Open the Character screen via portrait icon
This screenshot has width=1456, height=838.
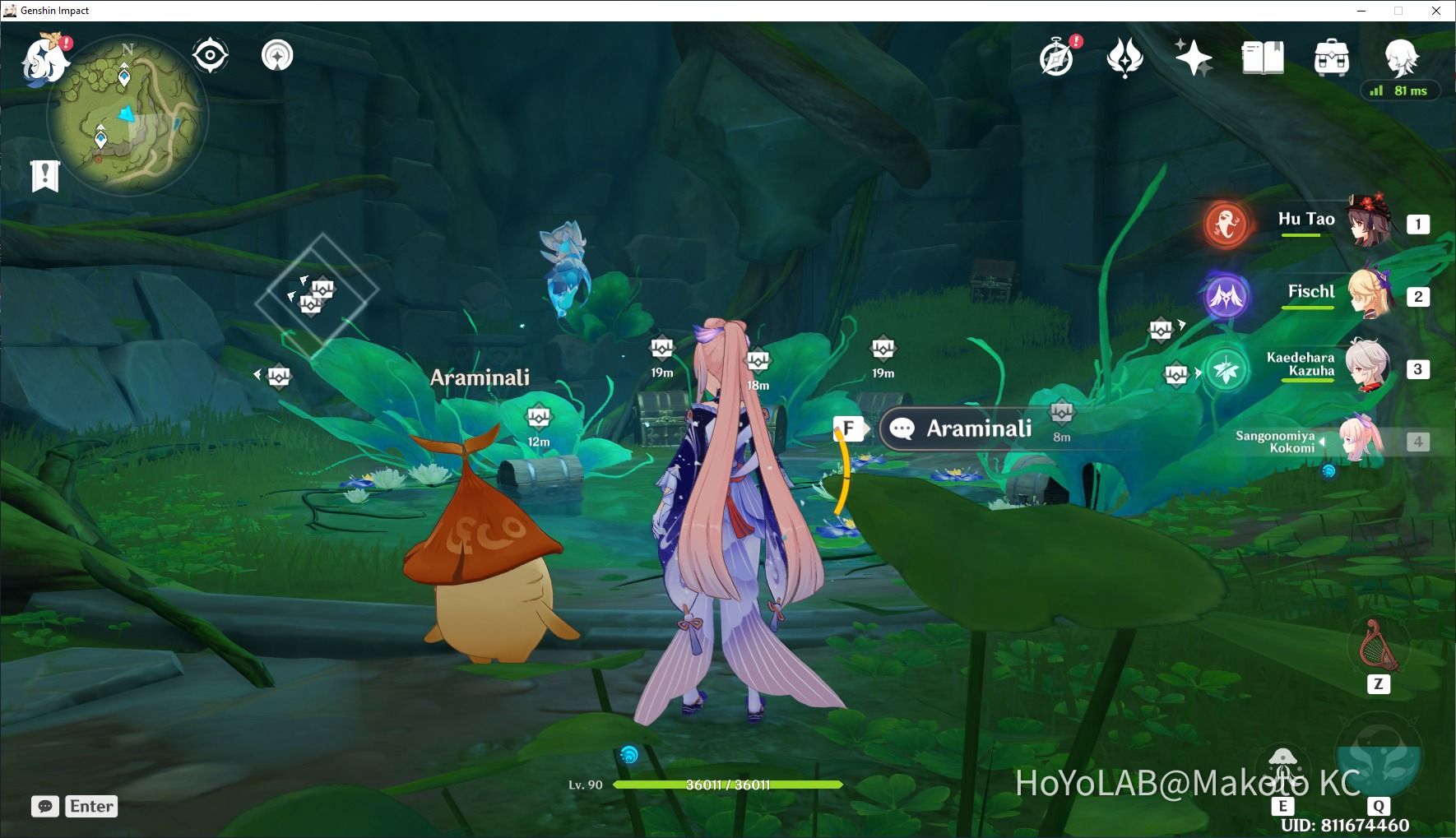tap(1399, 58)
